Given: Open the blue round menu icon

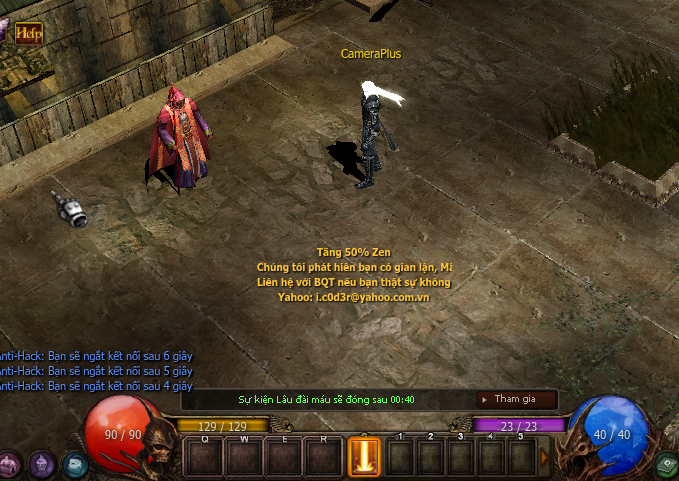Looking at the screenshot, I should coord(74,463).
